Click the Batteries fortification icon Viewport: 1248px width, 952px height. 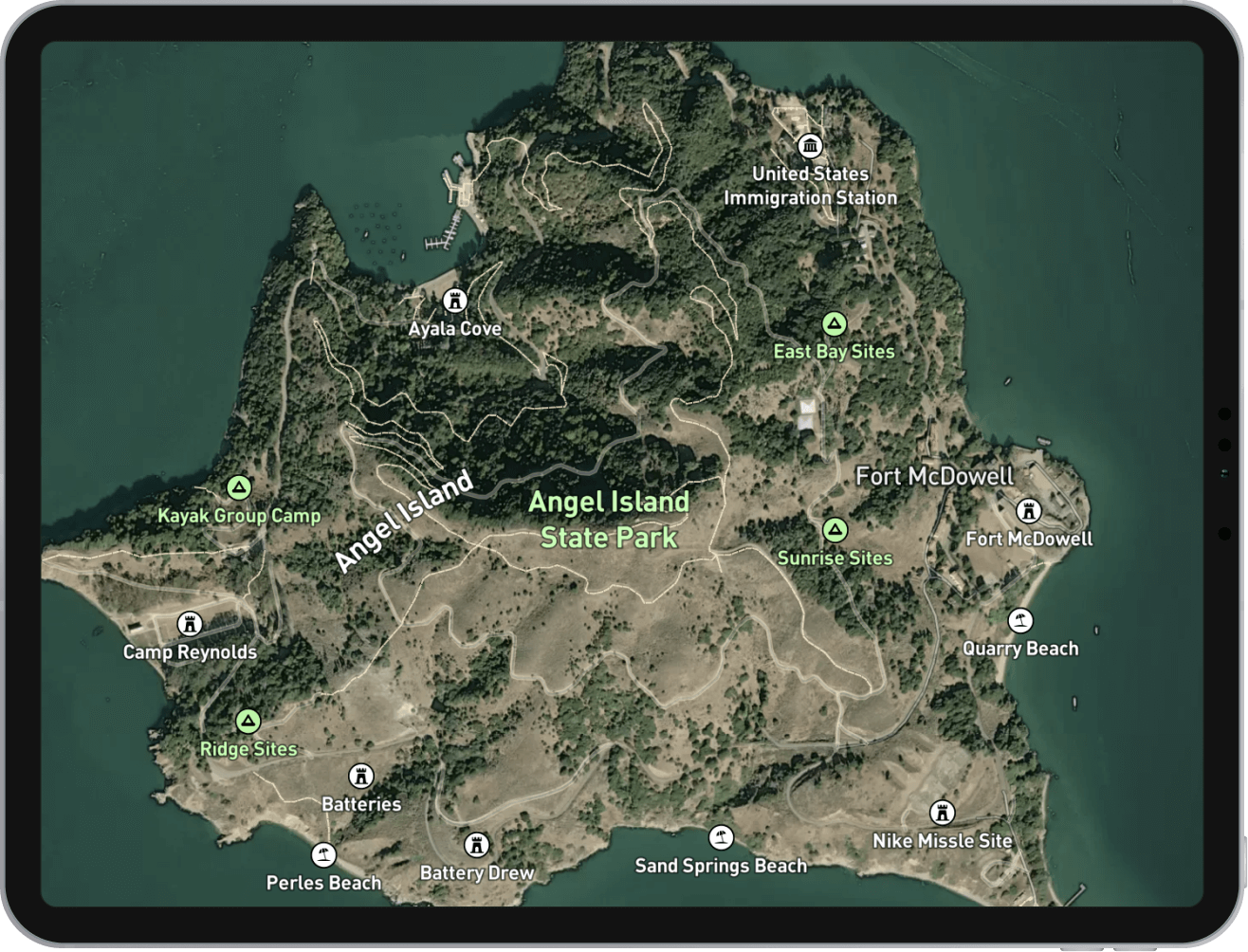361,776
